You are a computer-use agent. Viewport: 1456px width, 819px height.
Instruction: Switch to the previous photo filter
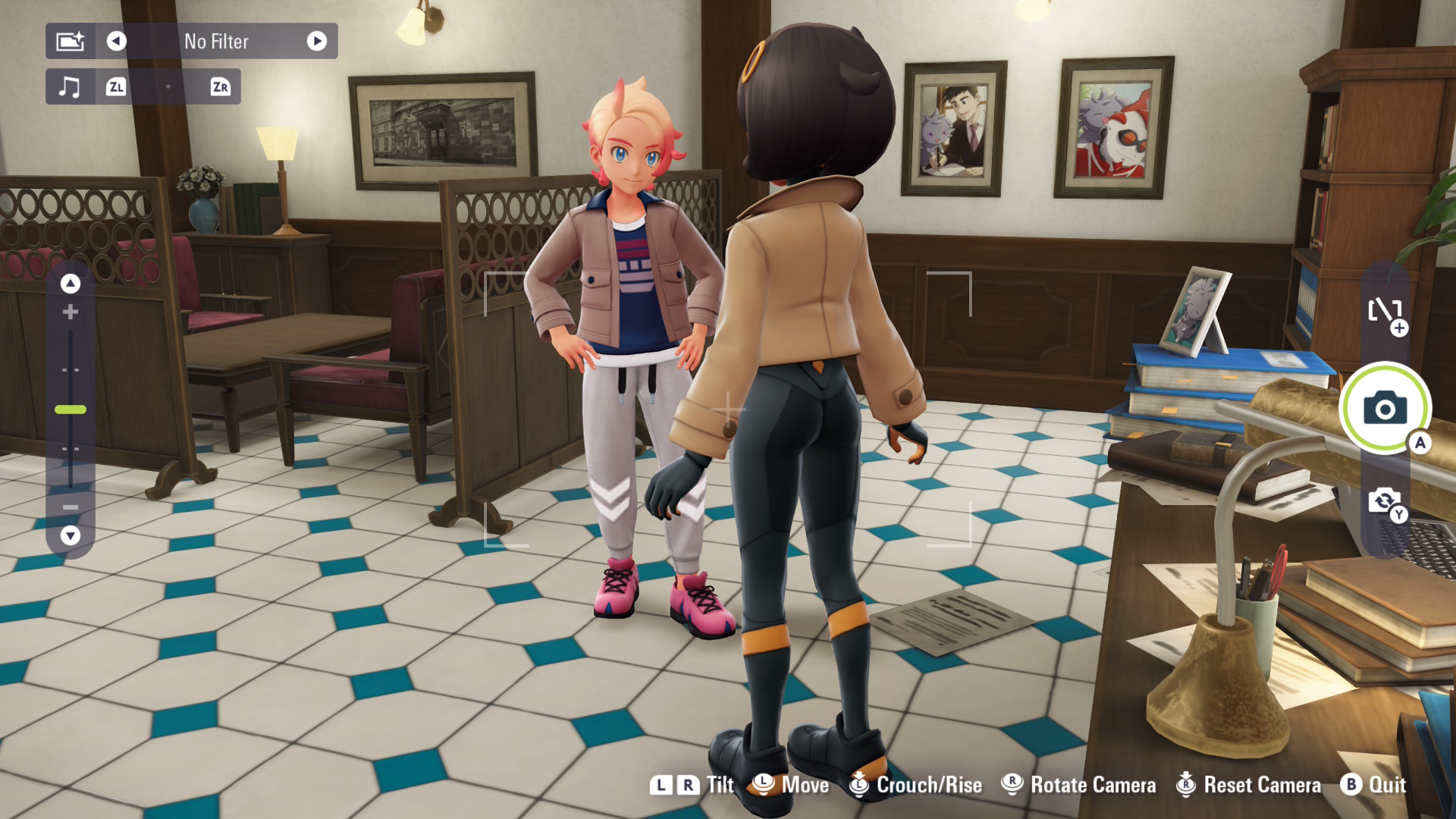point(116,41)
